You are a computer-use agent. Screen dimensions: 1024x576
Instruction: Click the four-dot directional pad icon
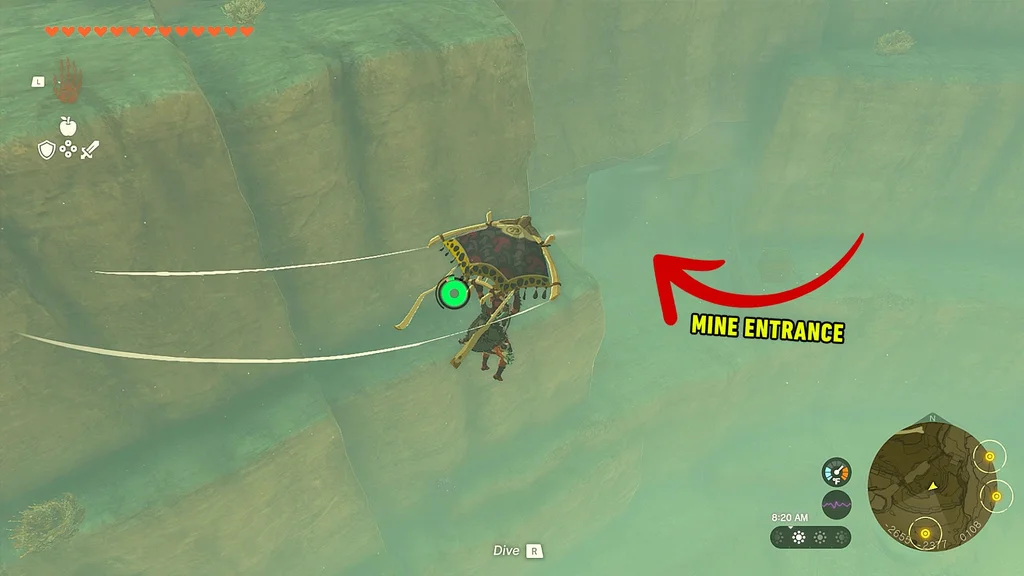68,150
